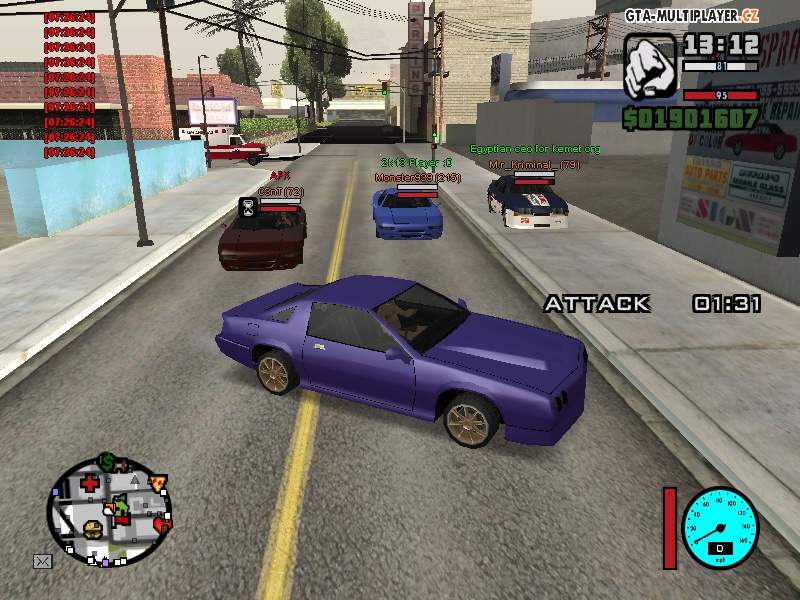The image size is (800, 600).
Task: Click the red cross hospital marker
Action: coord(91,484)
